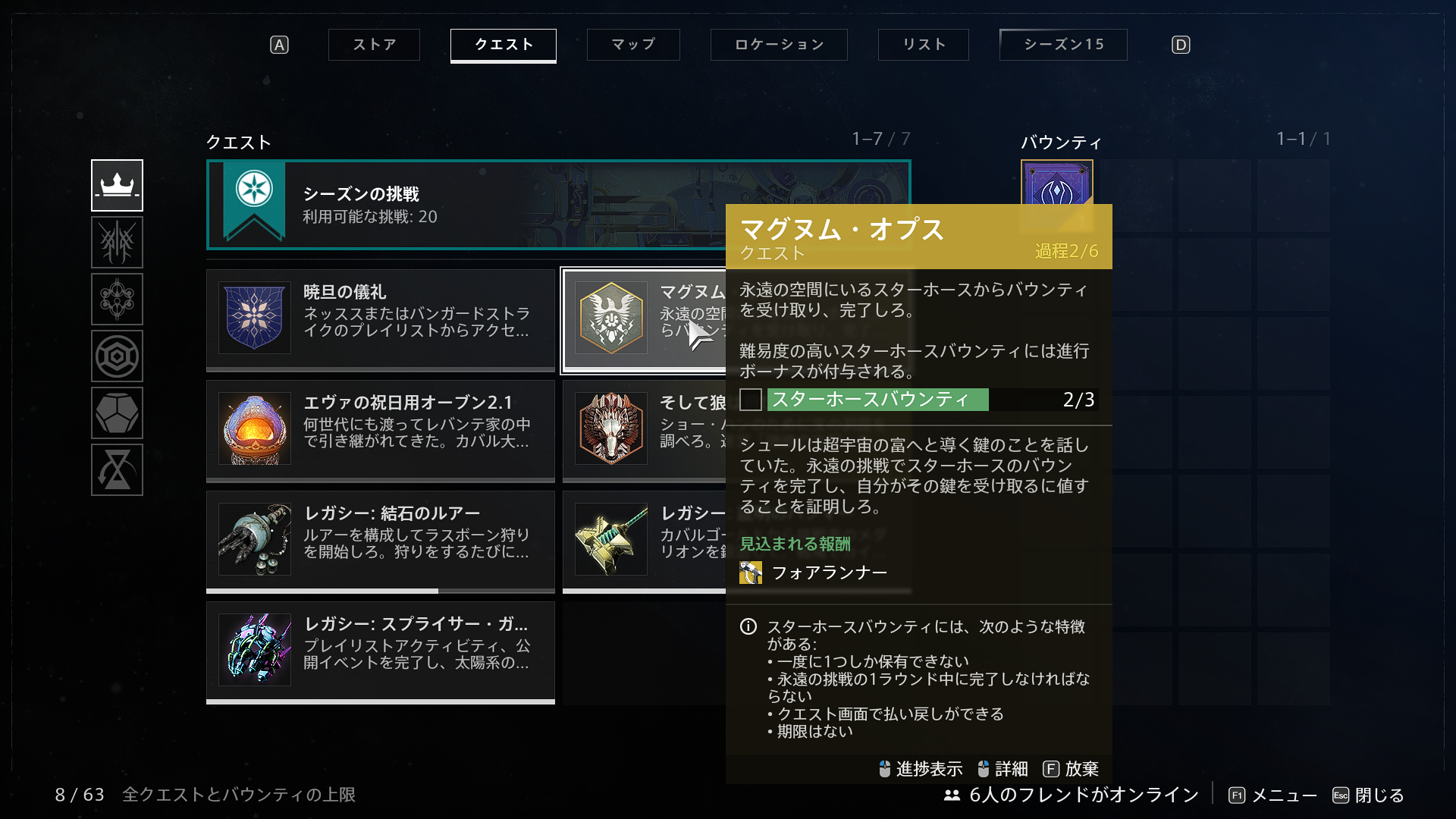
Task: Click 詳細 for quest details
Action: coord(1009,768)
